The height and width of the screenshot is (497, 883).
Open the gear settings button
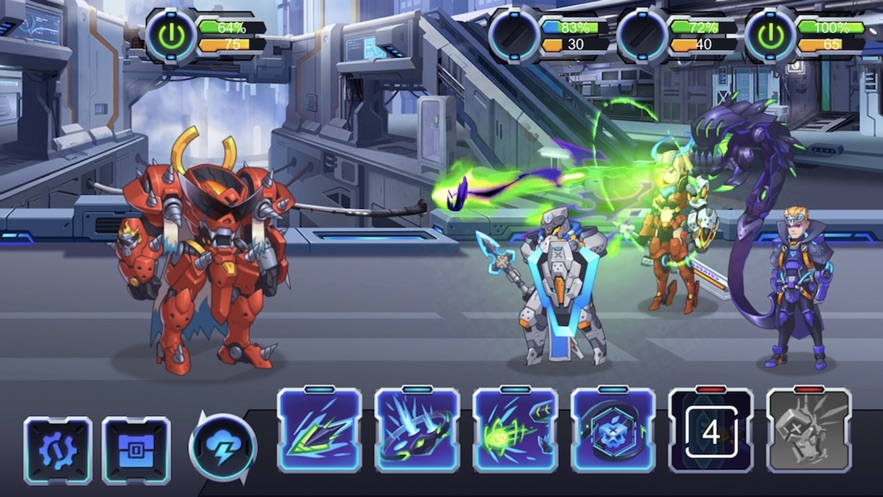pyautogui.click(x=58, y=451)
